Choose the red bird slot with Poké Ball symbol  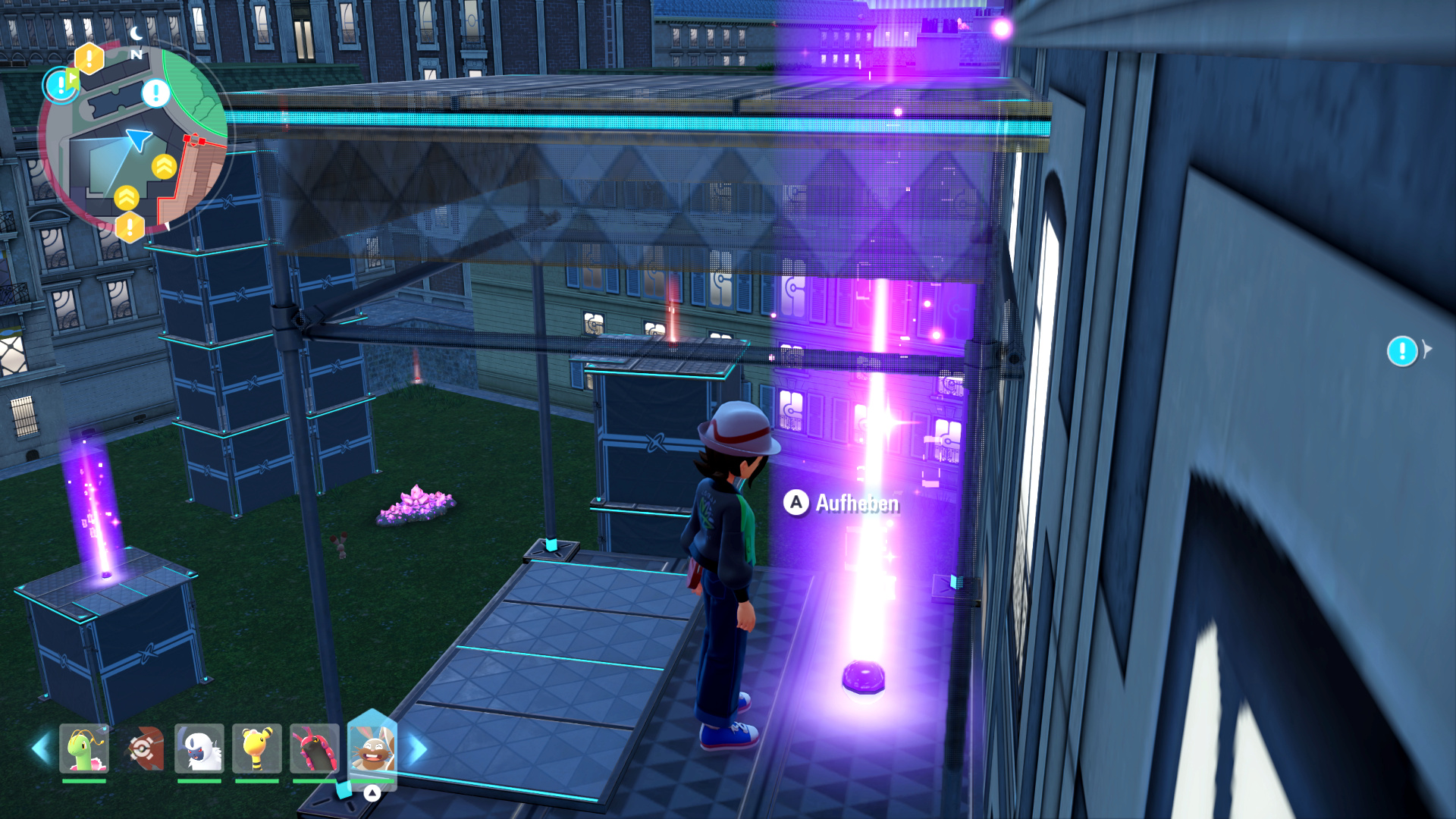tap(143, 748)
